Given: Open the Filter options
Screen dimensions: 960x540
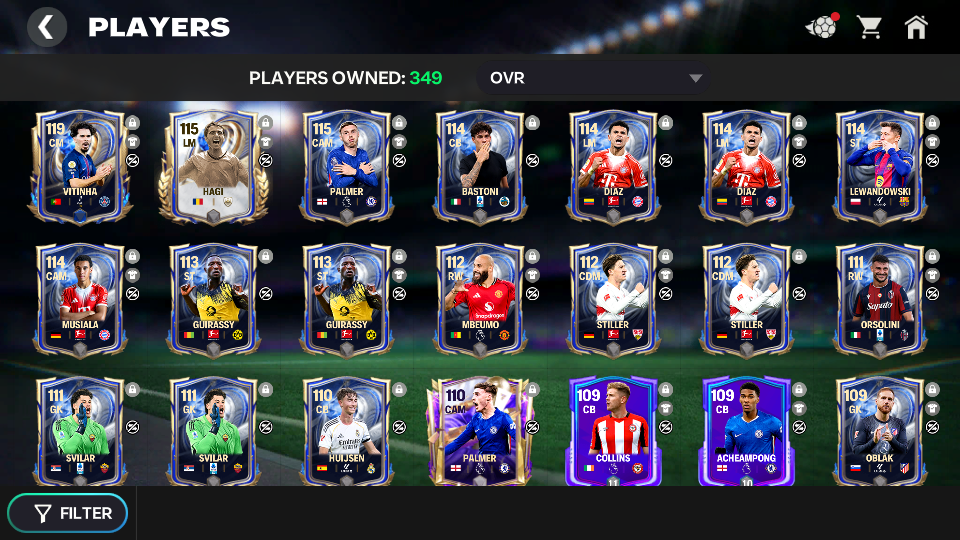Looking at the screenshot, I should [68, 513].
